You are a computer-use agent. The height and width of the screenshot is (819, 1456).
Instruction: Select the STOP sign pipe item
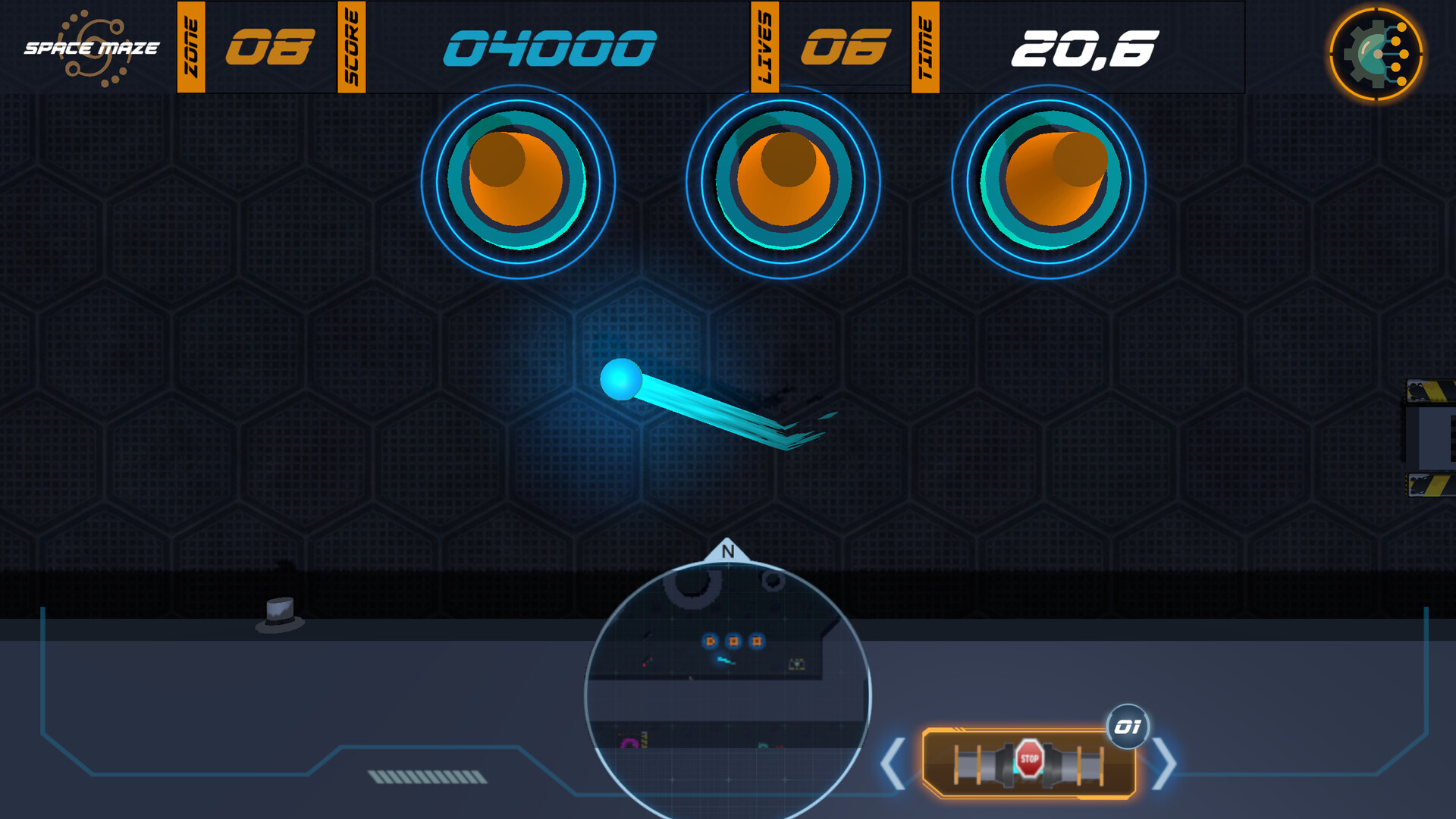coord(1029,758)
